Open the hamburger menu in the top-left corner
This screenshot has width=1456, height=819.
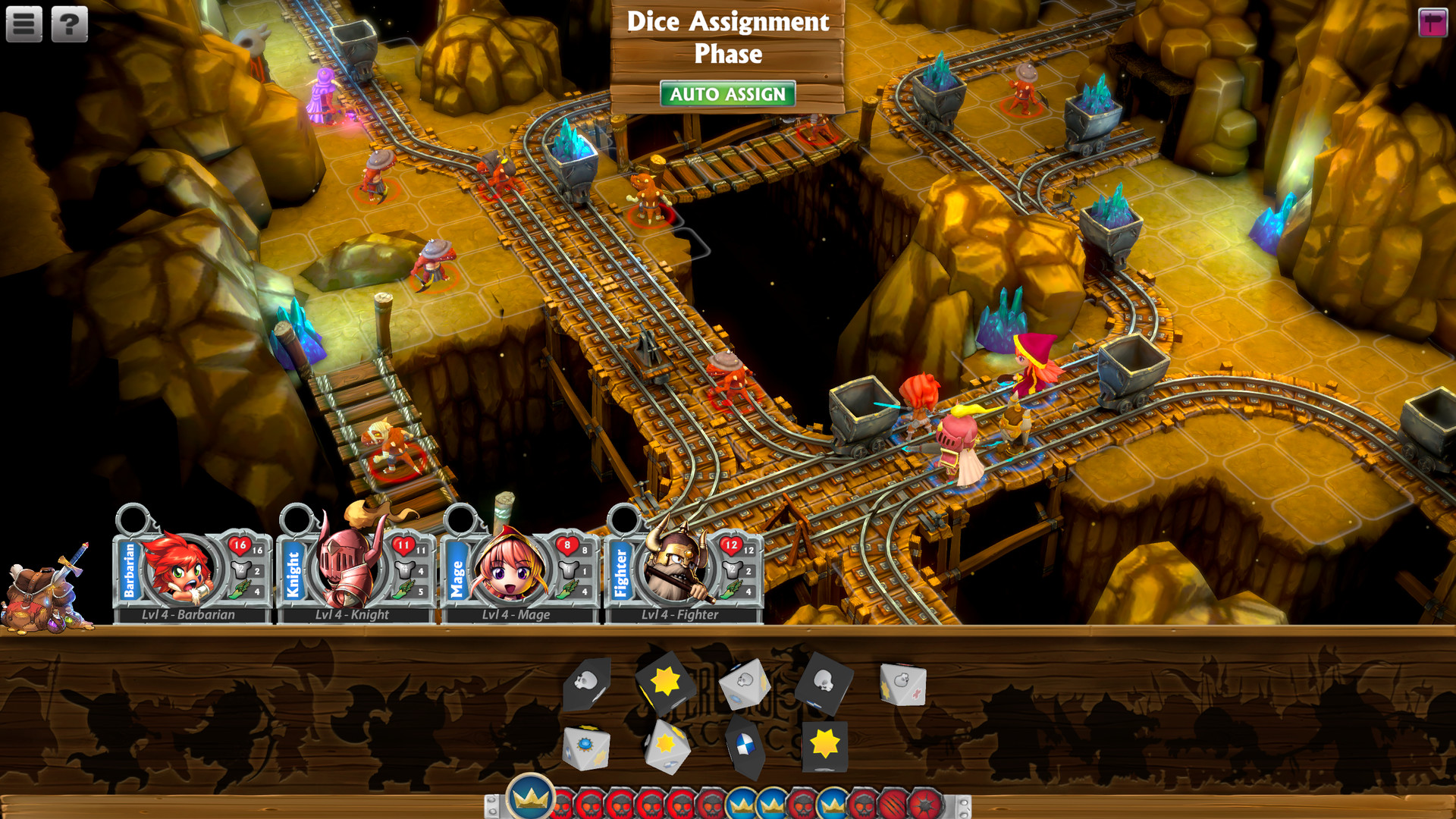click(x=24, y=23)
